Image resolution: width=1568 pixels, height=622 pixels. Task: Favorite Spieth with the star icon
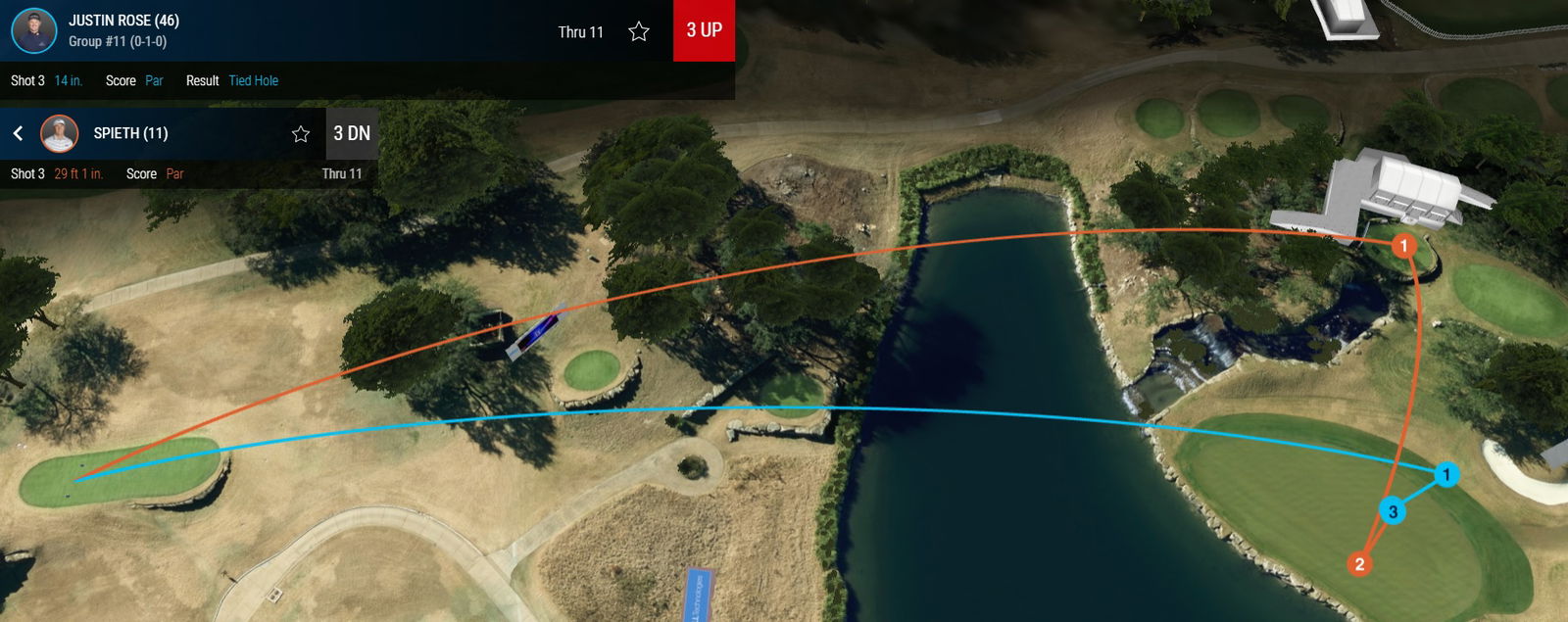(301, 134)
